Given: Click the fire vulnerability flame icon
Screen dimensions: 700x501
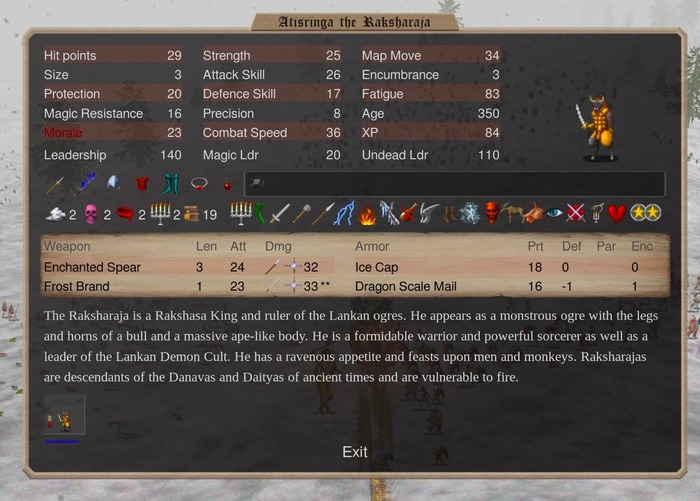Looking at the screenshot, I should [368, 213].
